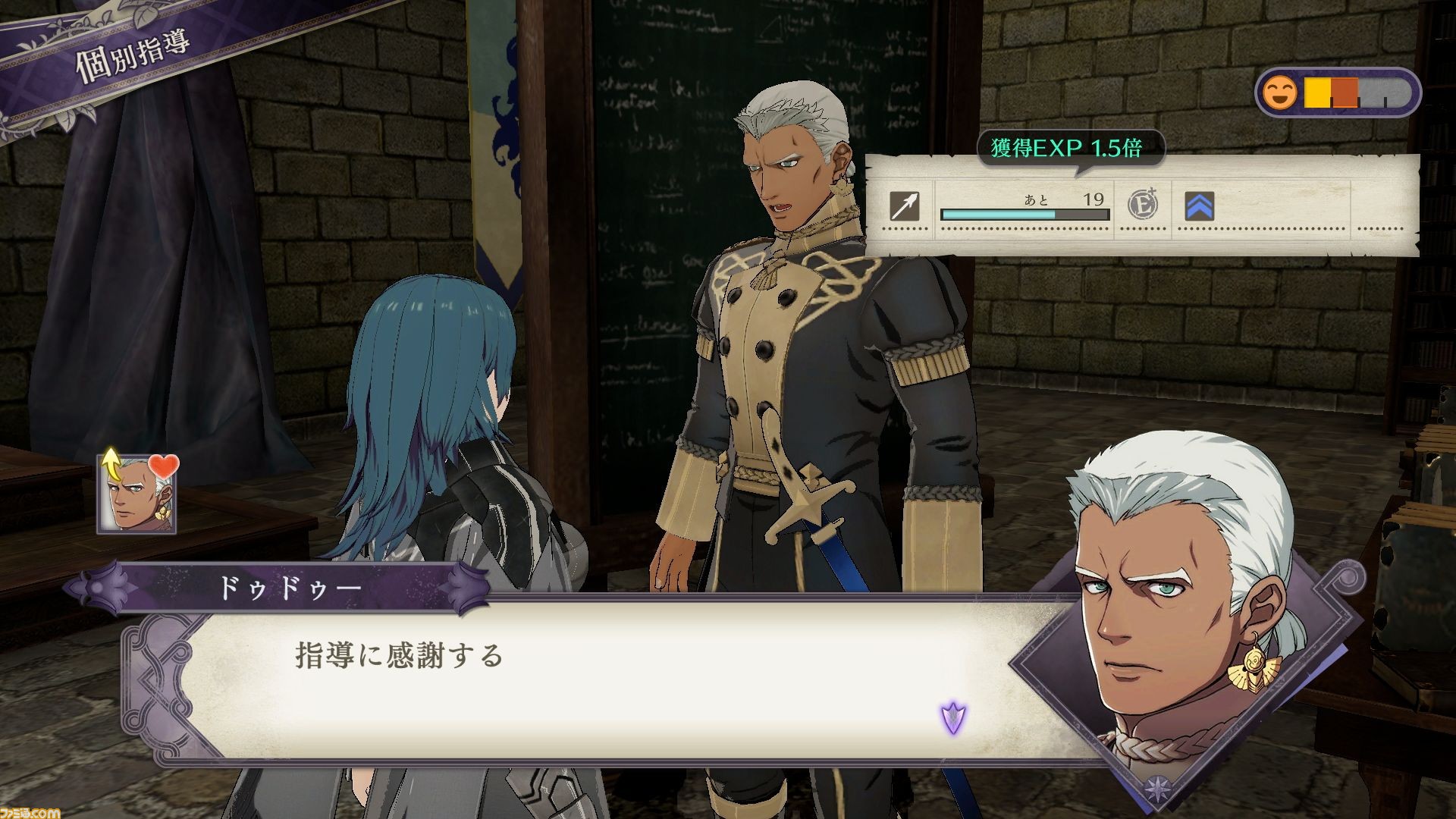Image resolution: width=1456 pixels, height=819 pixels.
Task: Select the Lance skill icon in the EXP panel
Action: (907, 206)
